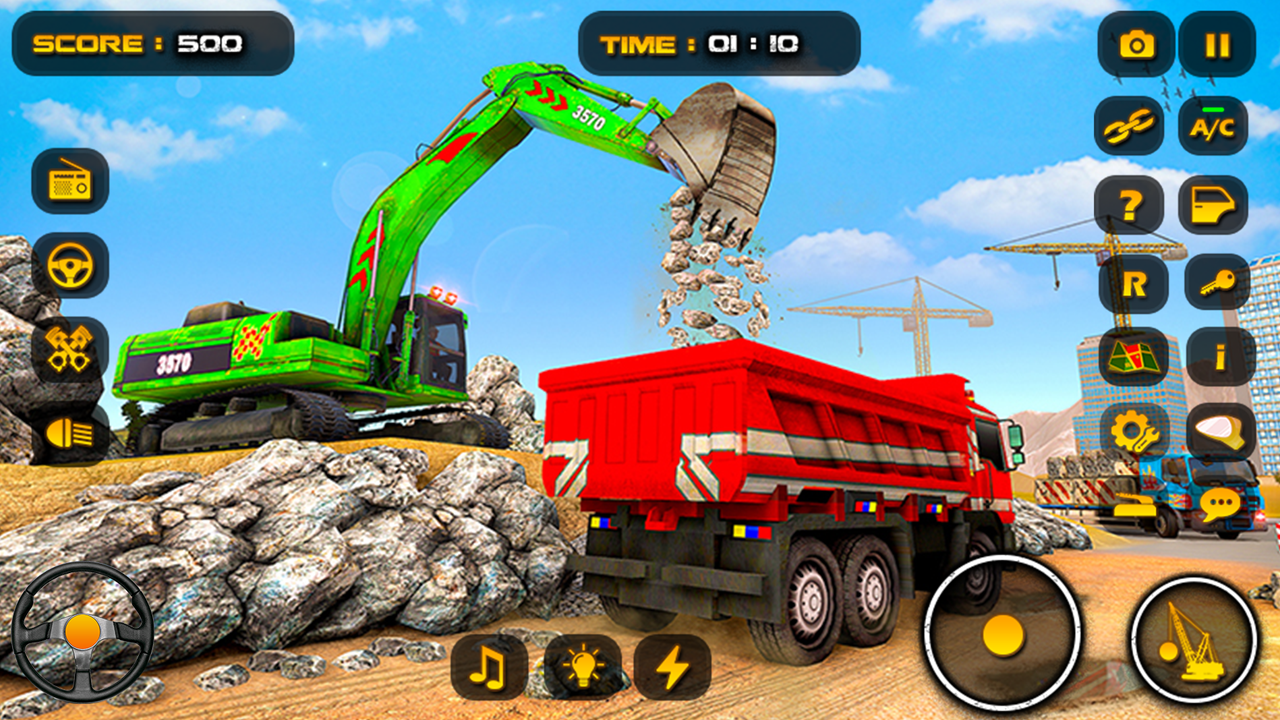This screenshot has height=720, width=1280.
Task: Open the help question mark icon
Action: tap(1131, 204)
